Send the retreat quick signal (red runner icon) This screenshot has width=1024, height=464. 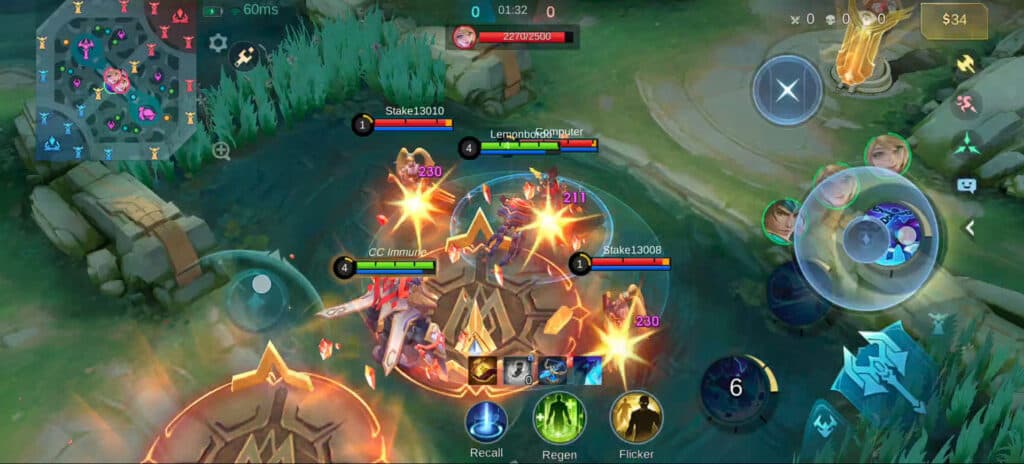tap(966, 103)
